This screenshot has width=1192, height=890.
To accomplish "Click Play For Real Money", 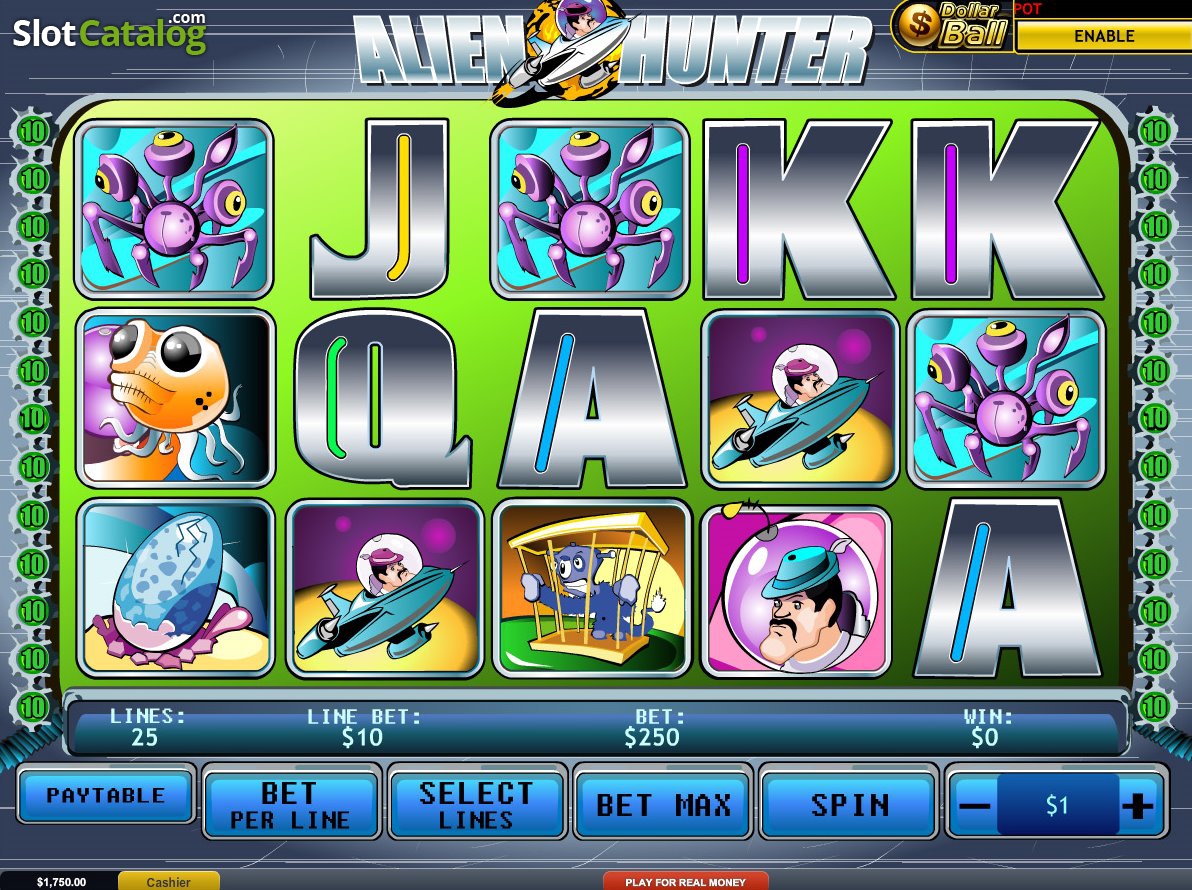I will point(685,882).
